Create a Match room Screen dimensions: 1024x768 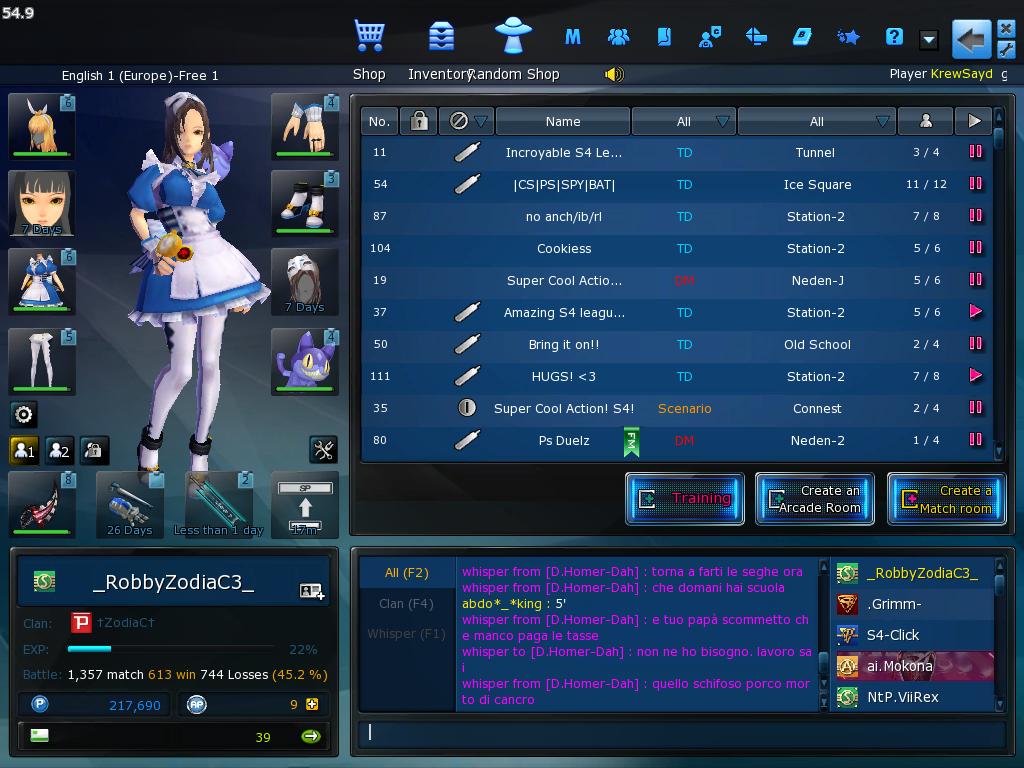click(x=946, y=499)
